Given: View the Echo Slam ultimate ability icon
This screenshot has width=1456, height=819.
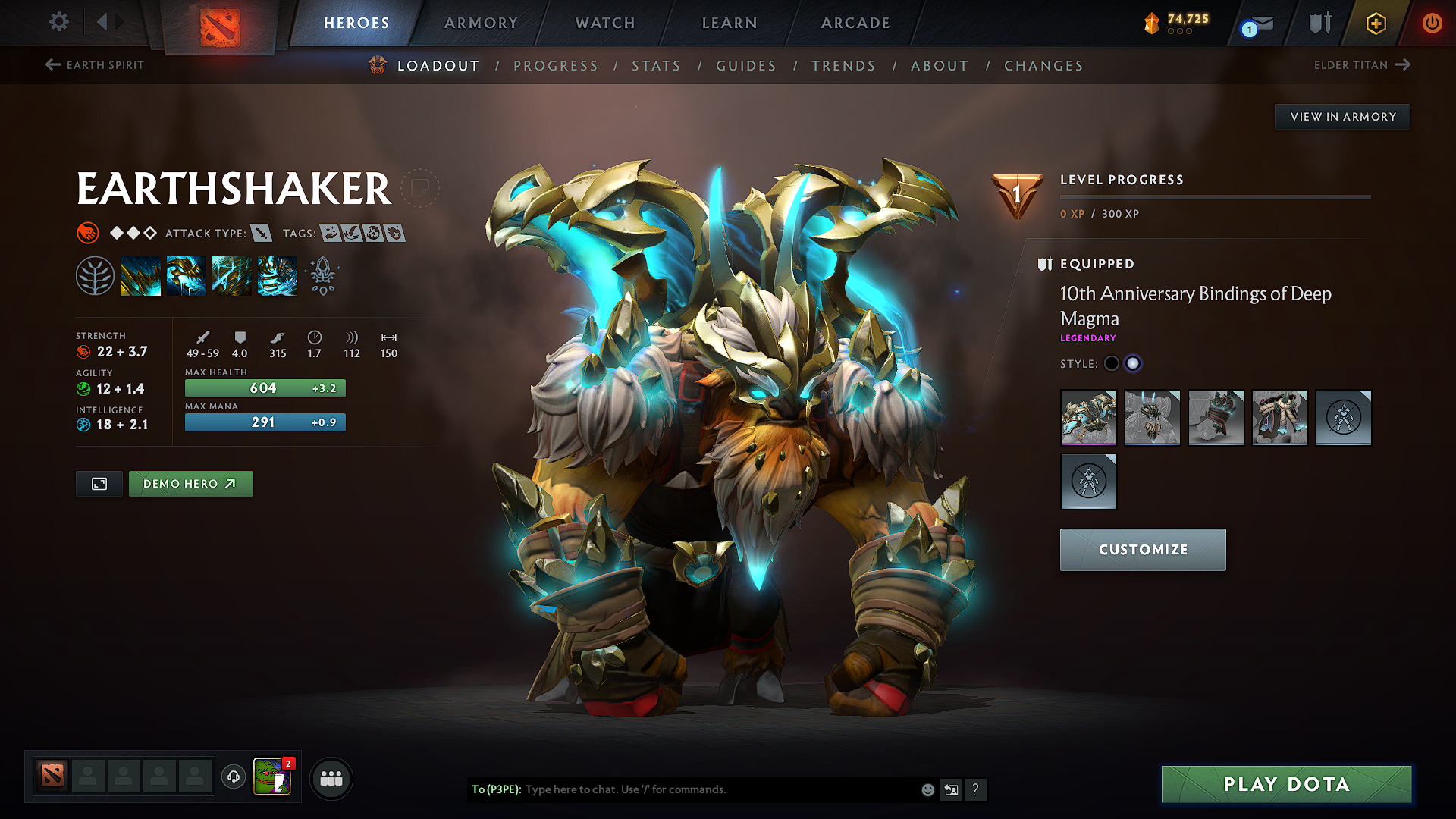Looking at the screenshot, I should point(277,276).
